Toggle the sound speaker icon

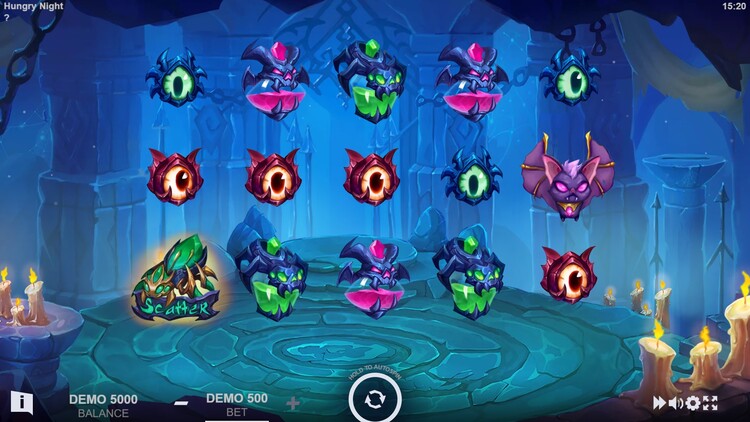(x=675, y=403)
